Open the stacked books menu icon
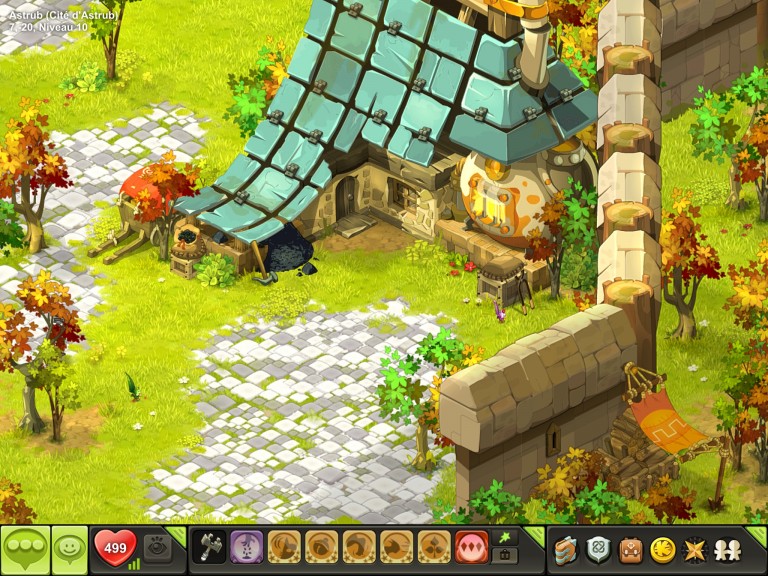Image resolution: width=768 pixels, height=576 pixels. [568, 549]
